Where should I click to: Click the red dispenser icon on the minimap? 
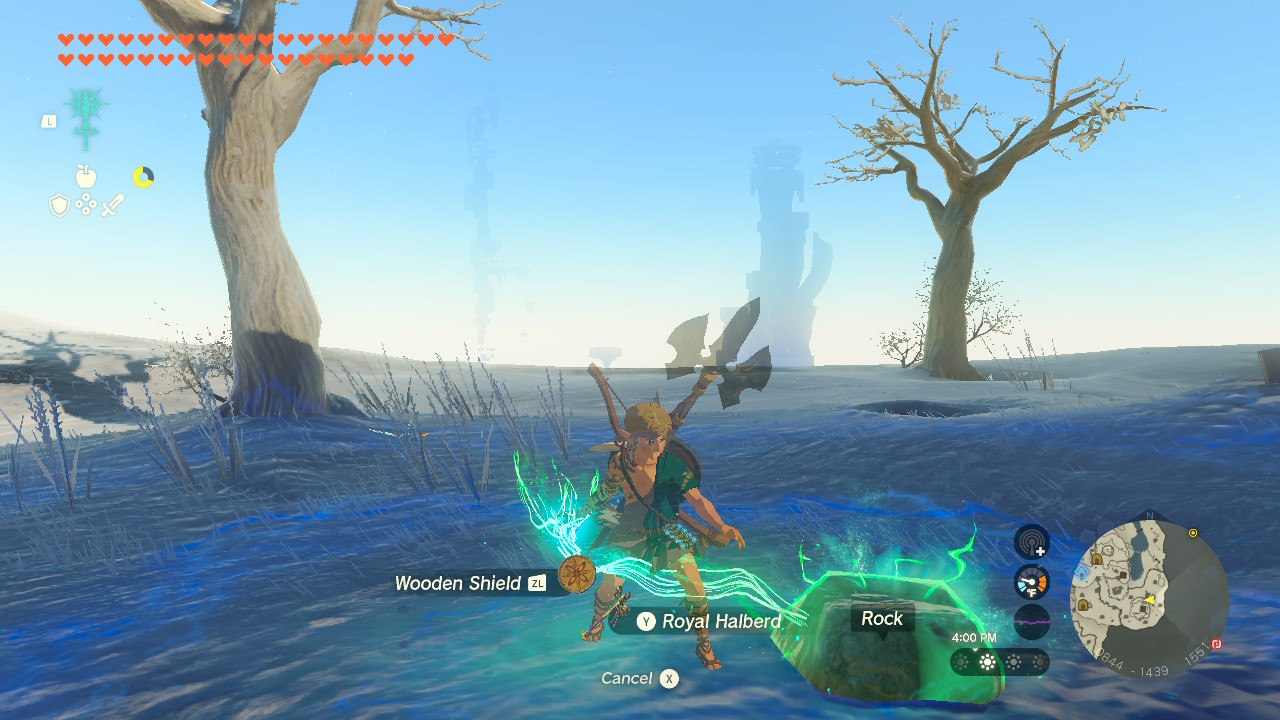pyautogui.click(x=1216, y=643)
